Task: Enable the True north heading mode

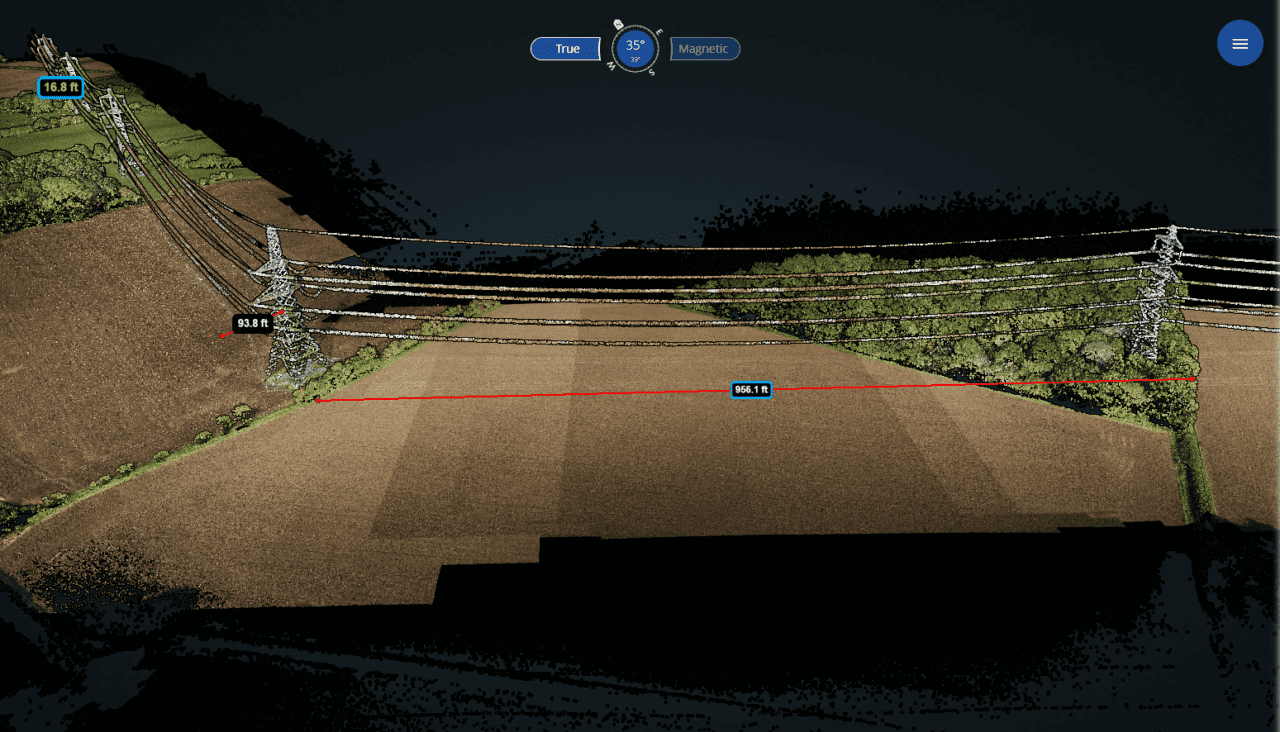Action: point(565,48)
